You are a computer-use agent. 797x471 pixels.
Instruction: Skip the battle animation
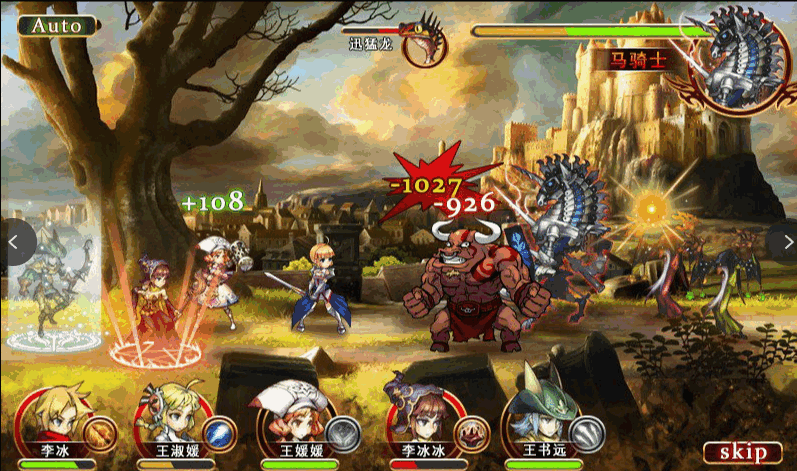pos(742,452)
